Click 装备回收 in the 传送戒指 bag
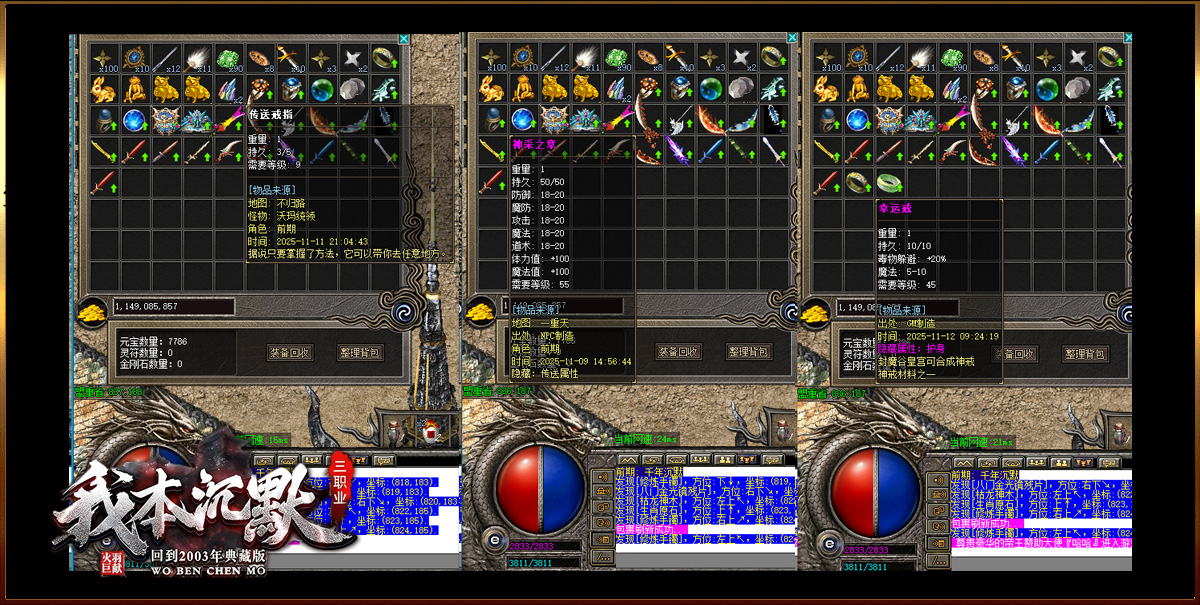Screen dimensions: 1200x605 290,352
